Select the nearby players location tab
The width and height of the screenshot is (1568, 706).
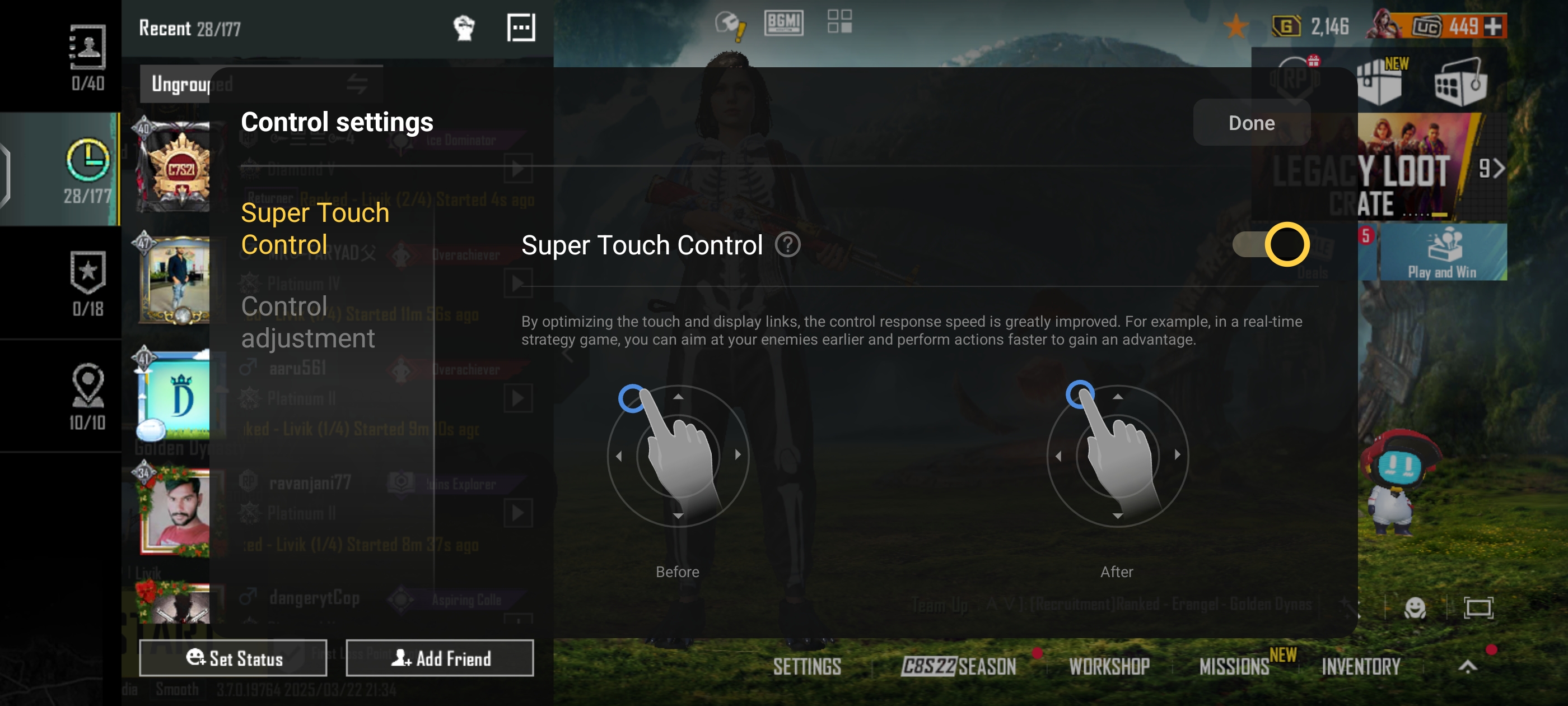pyautogui.click(x=87, y=396)
